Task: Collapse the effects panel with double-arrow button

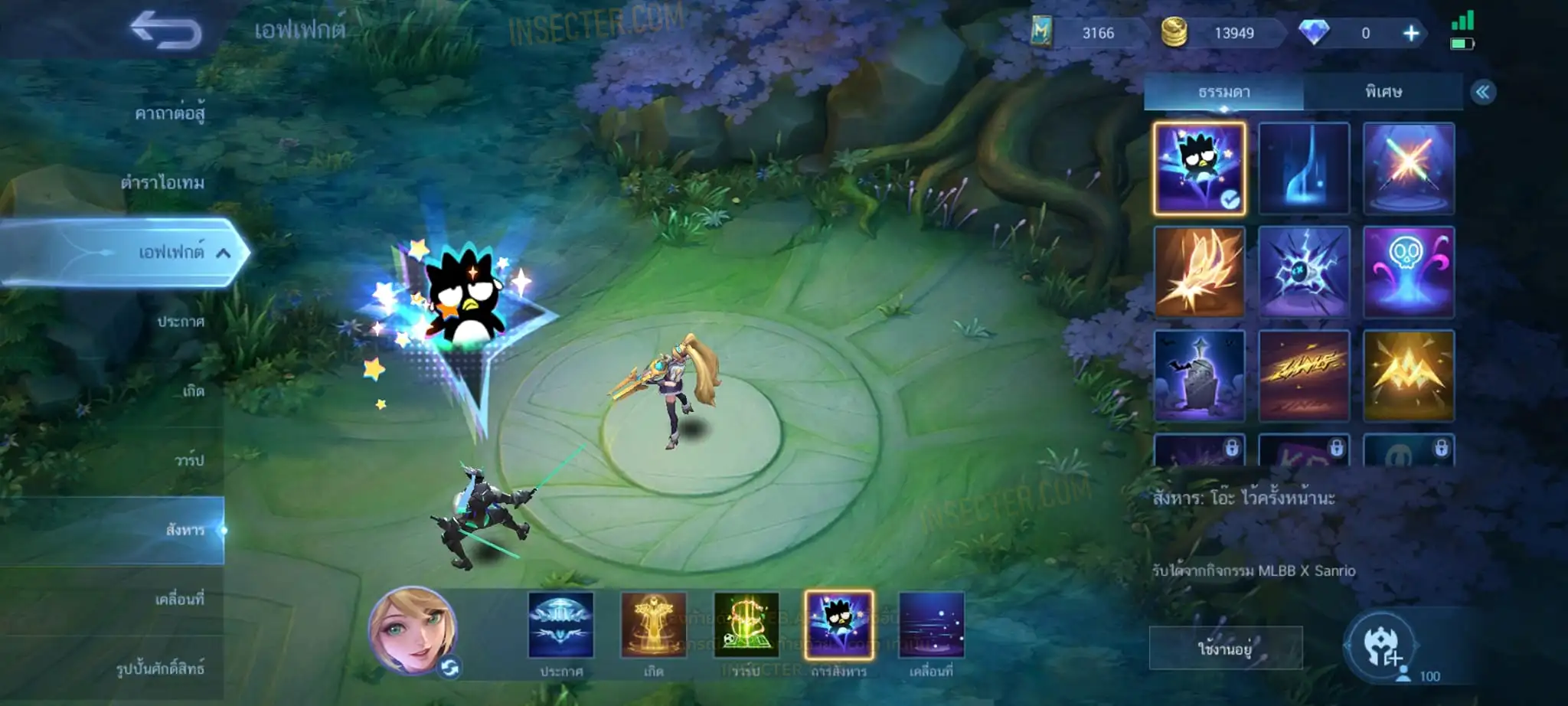Action: pos(1483,93)
